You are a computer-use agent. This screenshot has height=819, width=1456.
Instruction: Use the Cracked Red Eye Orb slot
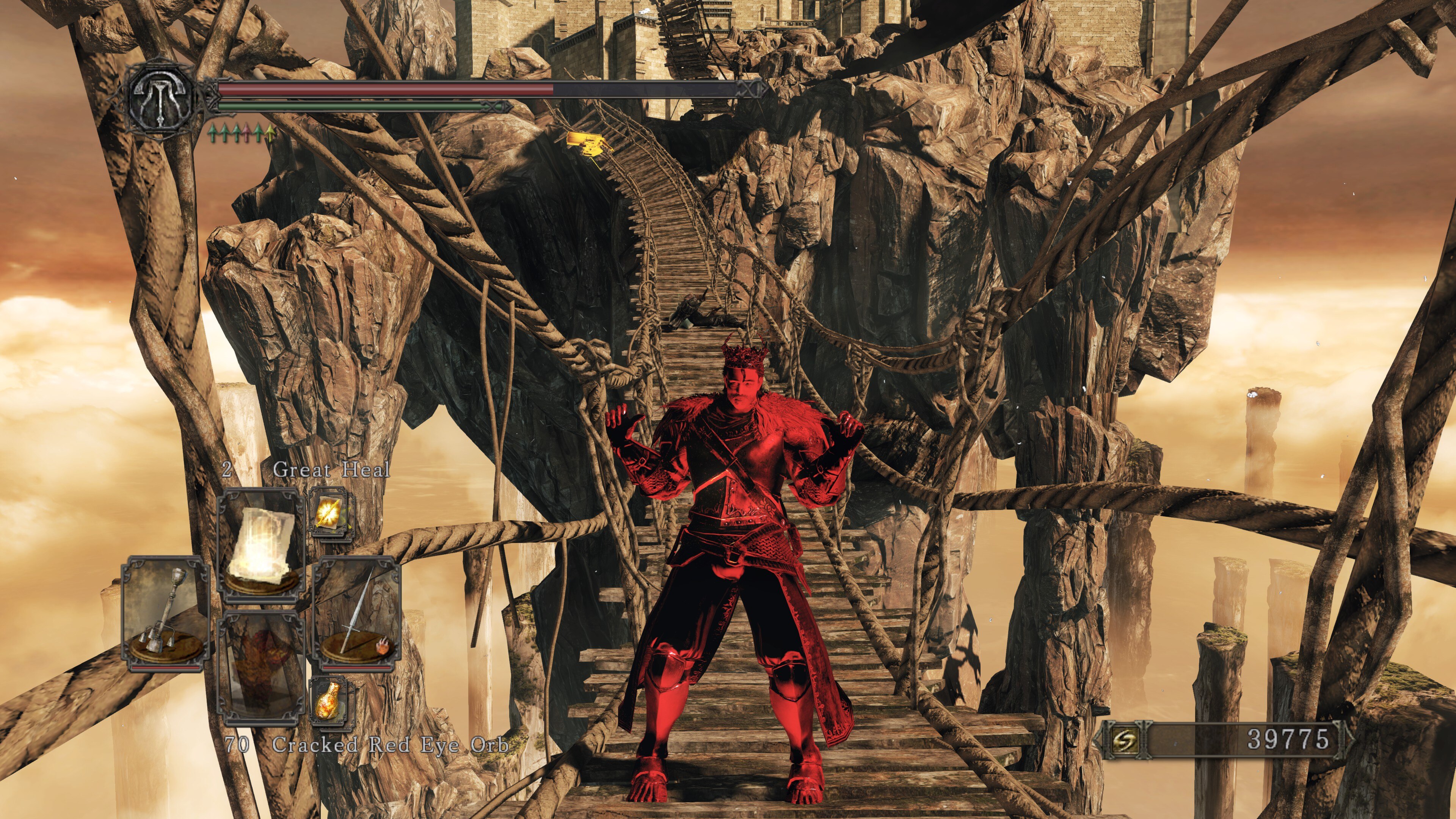[261, 667]
